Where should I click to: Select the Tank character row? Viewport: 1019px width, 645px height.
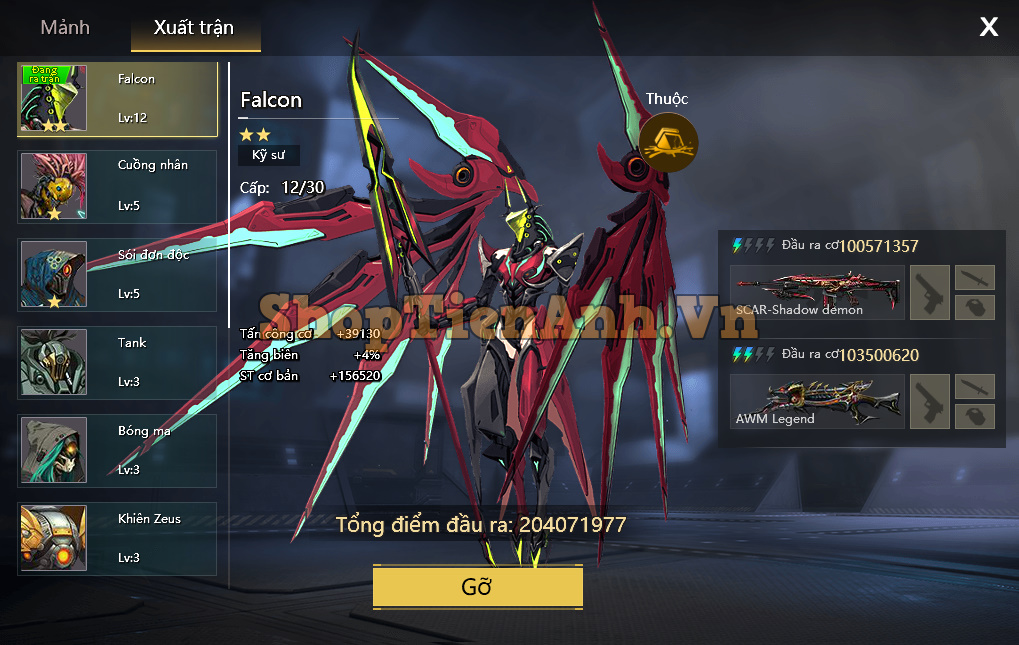tap(118, 362)
